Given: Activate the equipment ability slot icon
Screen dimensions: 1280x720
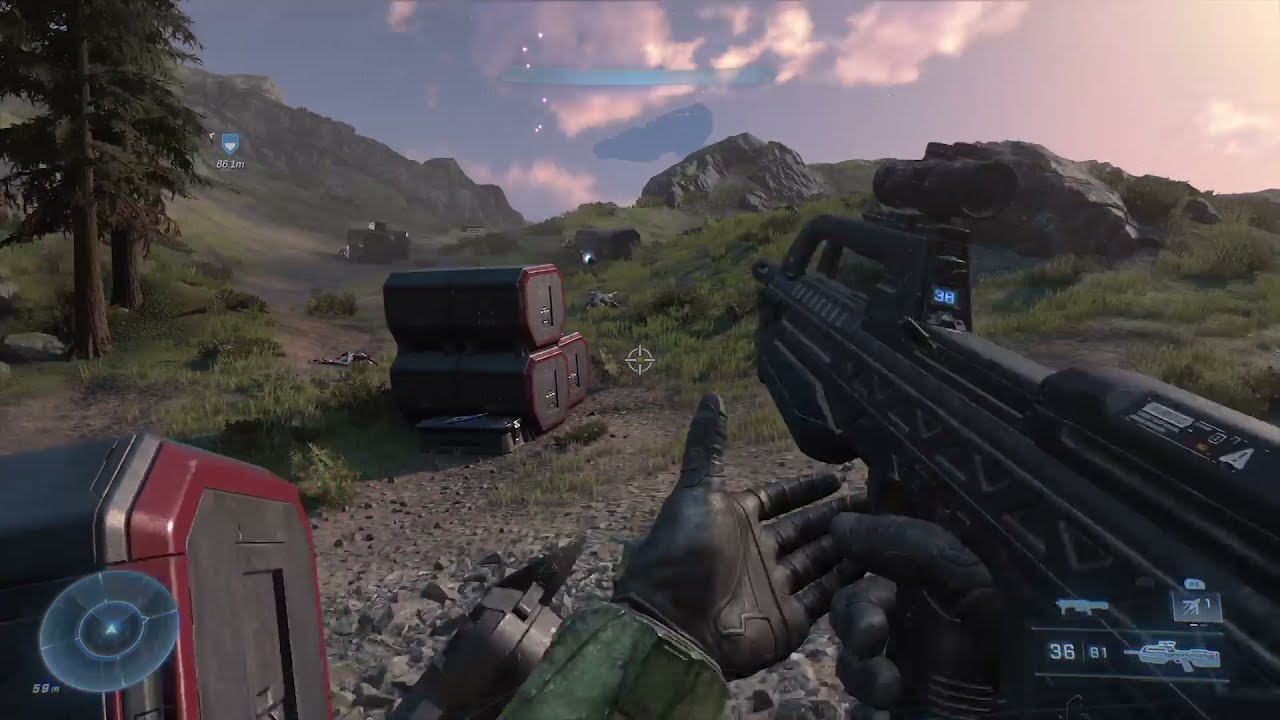Looking at the screenshot, I should point(1196,606).
